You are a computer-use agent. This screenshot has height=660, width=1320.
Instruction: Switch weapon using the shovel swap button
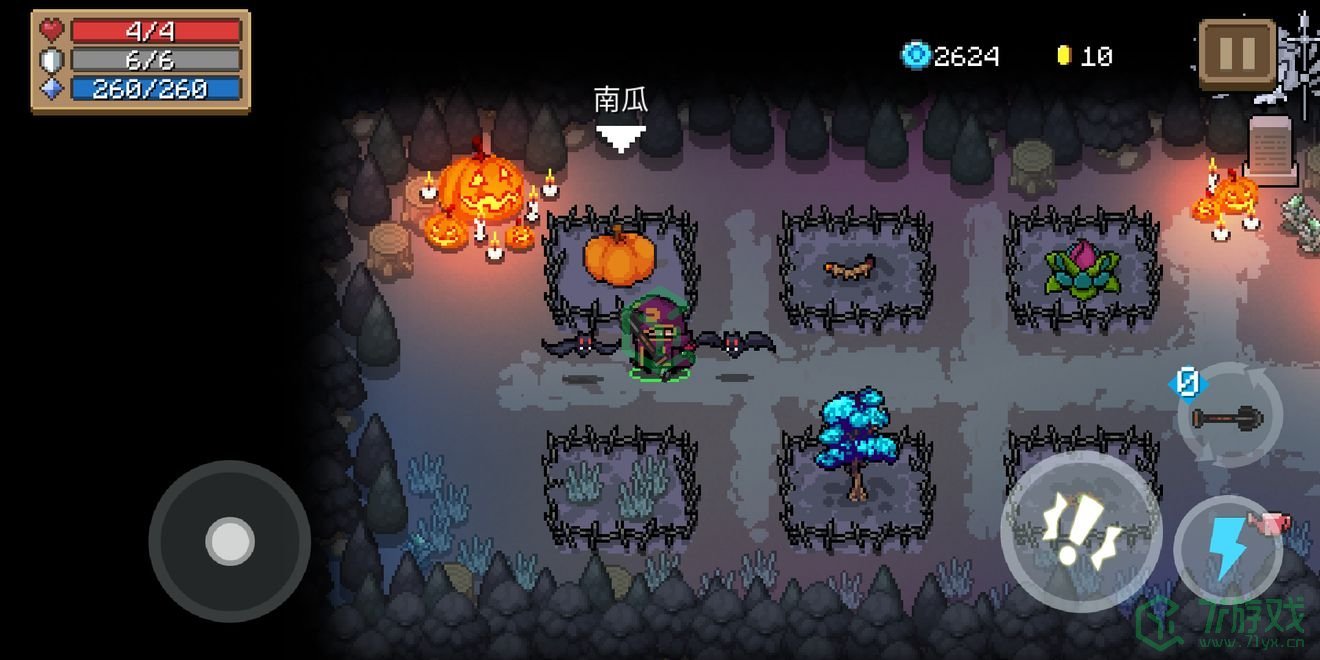click(x=1229, y=417)
